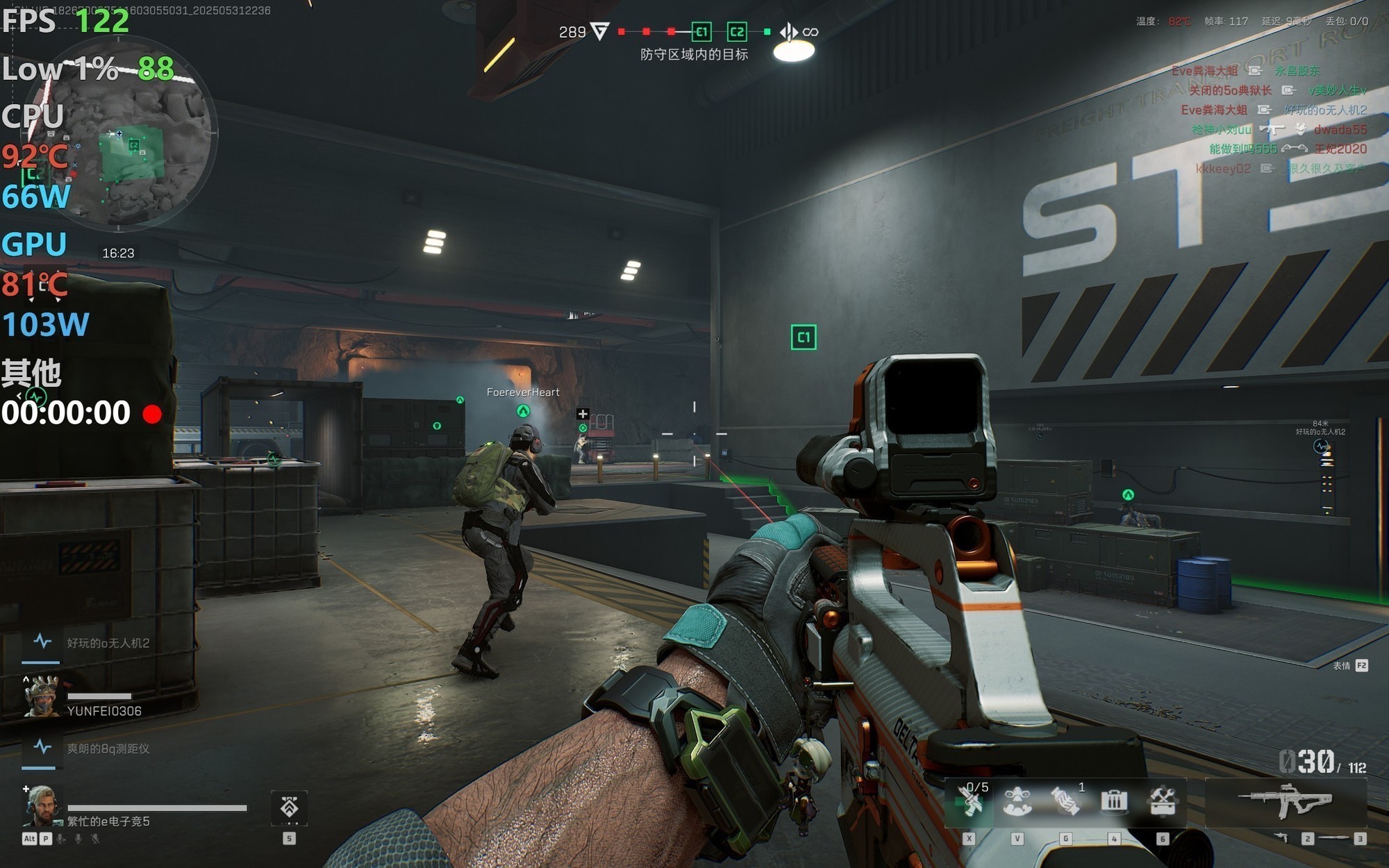The height and width of the screenshot is (868, 1389).
Task: Select the C1 objective in the top tracker
Action: (x=701, y=31)
